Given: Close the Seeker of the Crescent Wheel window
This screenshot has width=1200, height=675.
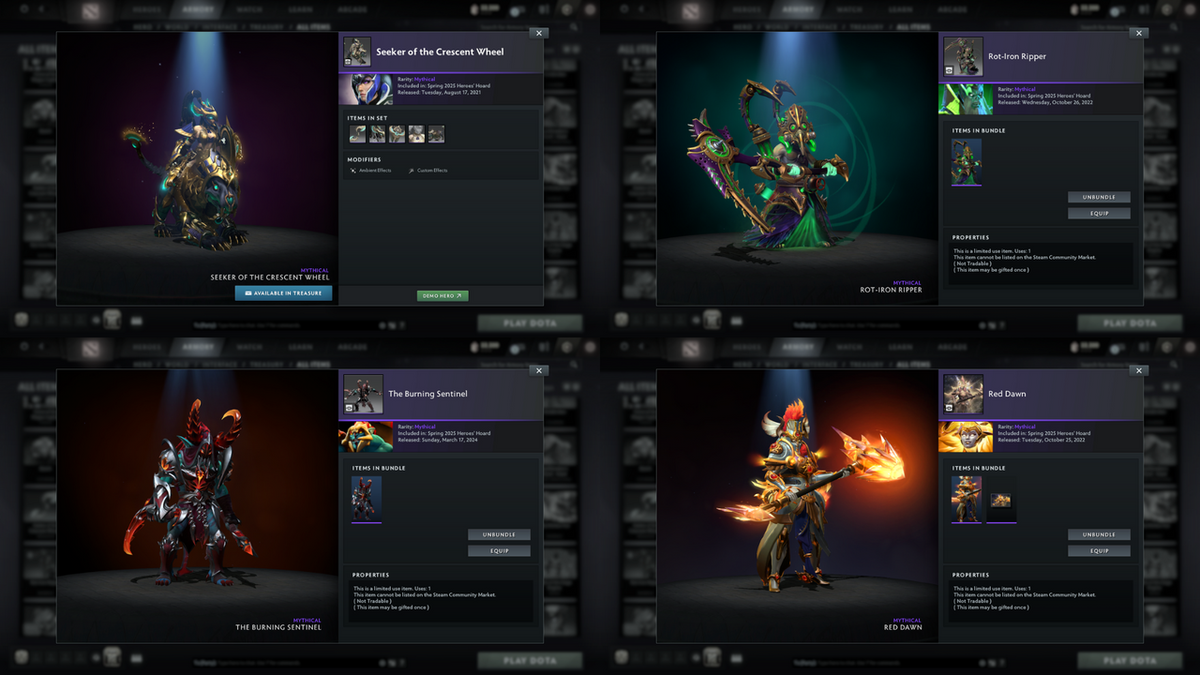Looking at the screenshot, I should click(x=538, y=33).
